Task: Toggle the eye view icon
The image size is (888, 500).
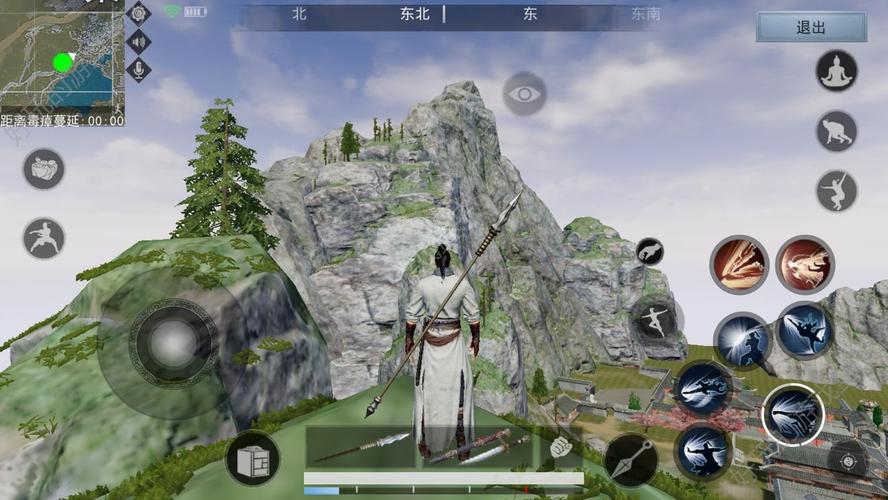Action: (524, 93)
